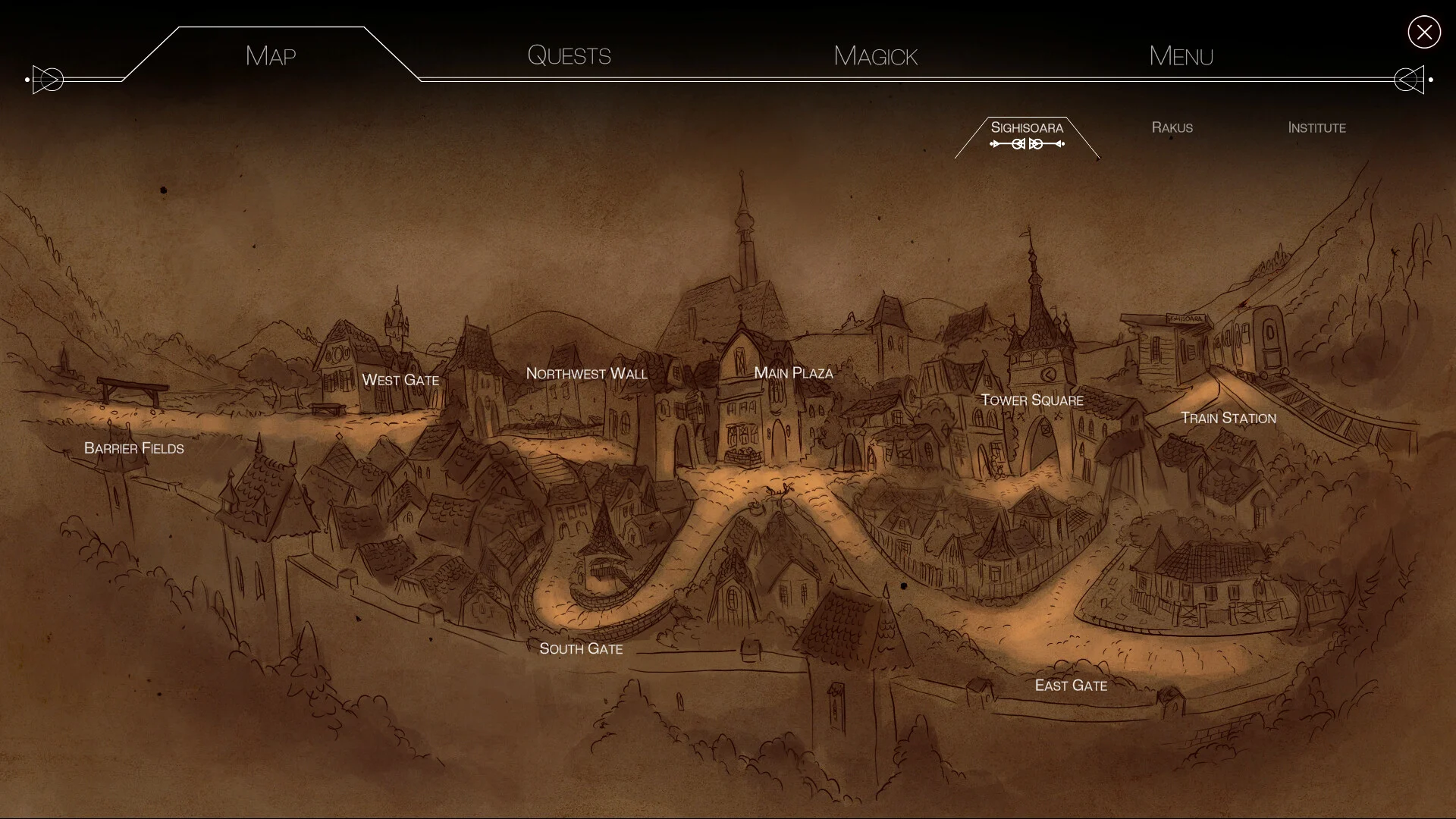Choose South Gate on the map
The height and width of the screenshot is (819, 1456).
pyautogui.click(x=581, y=648)
